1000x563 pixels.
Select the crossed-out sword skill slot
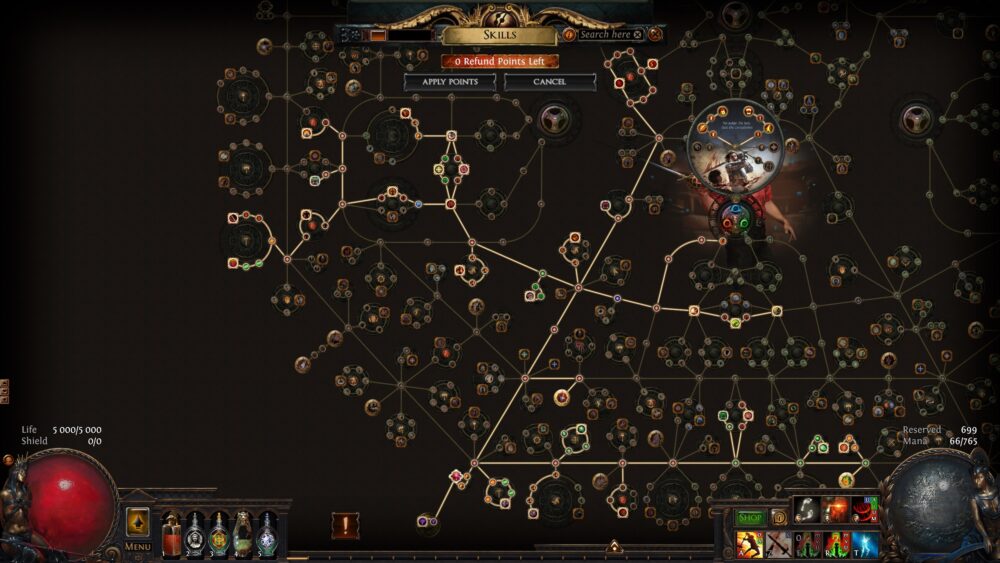coord(778,546)
